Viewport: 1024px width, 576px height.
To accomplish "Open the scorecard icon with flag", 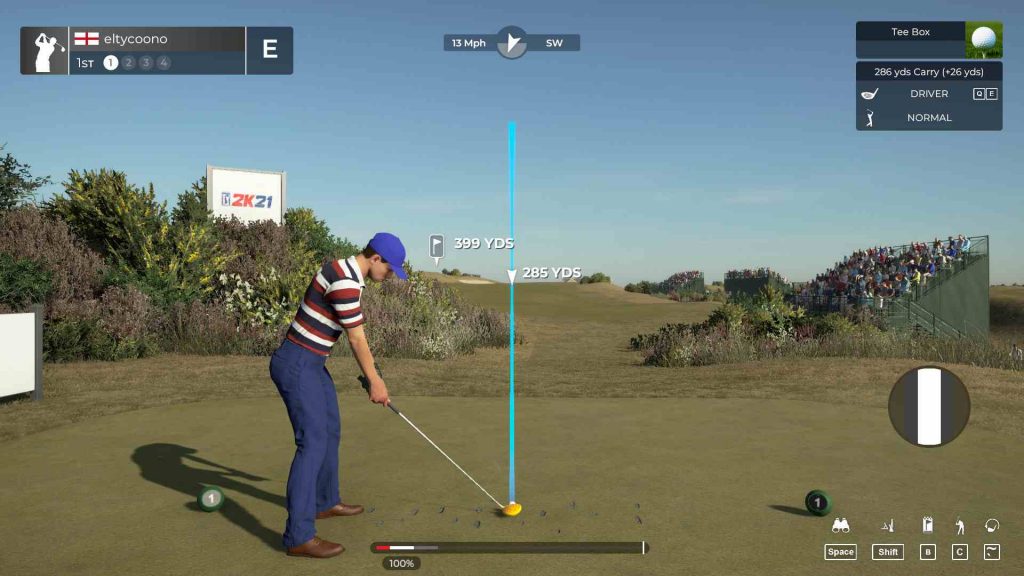I will click(x=927, y=525).
